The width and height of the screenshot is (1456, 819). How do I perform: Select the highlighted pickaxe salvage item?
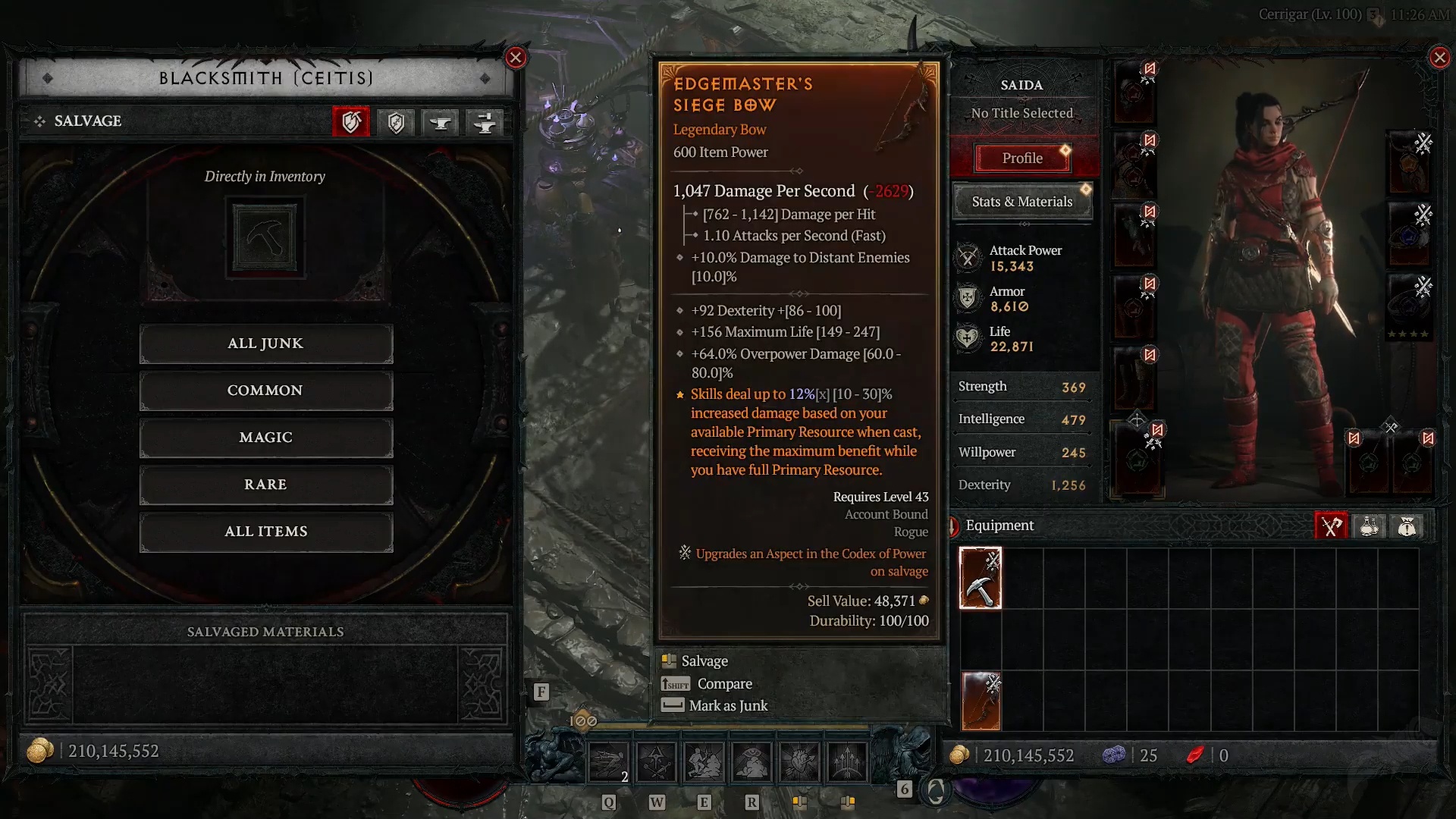tap(980, 578)
